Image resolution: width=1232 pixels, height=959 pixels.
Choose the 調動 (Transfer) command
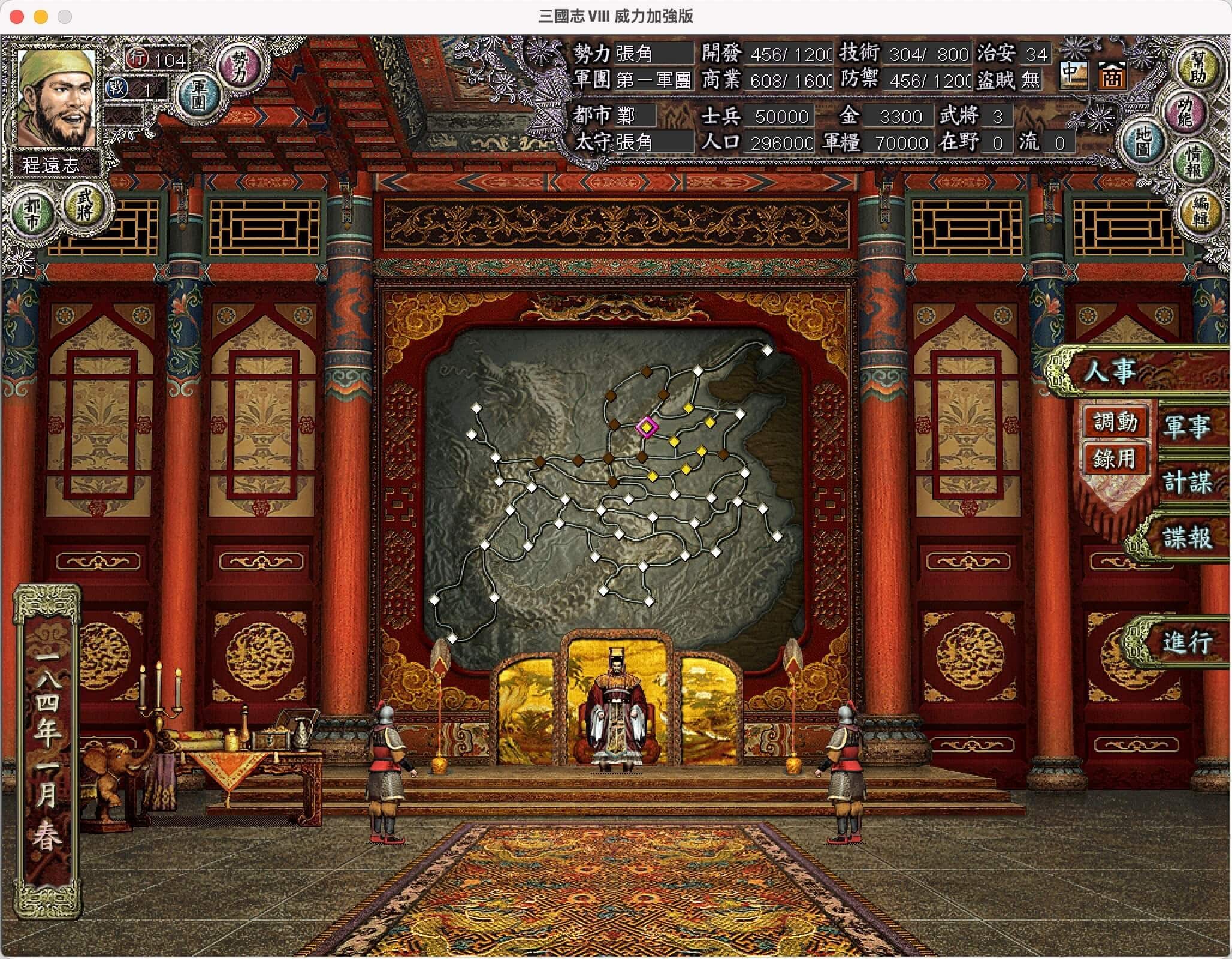click(x=1115, y=423)
